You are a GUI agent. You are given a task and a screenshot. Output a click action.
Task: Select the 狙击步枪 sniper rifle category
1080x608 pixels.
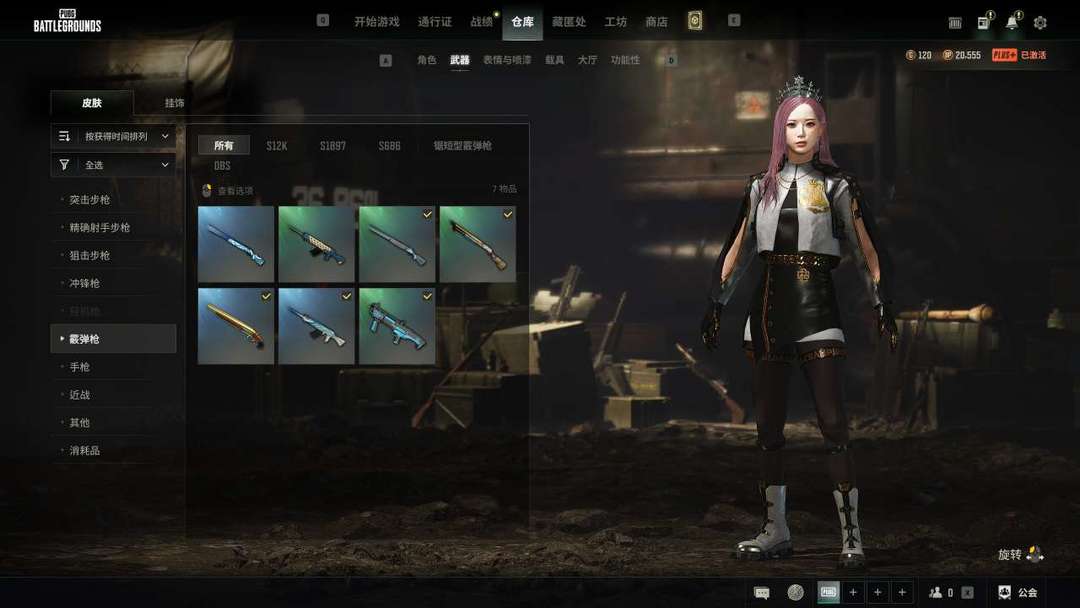[90, 256]
